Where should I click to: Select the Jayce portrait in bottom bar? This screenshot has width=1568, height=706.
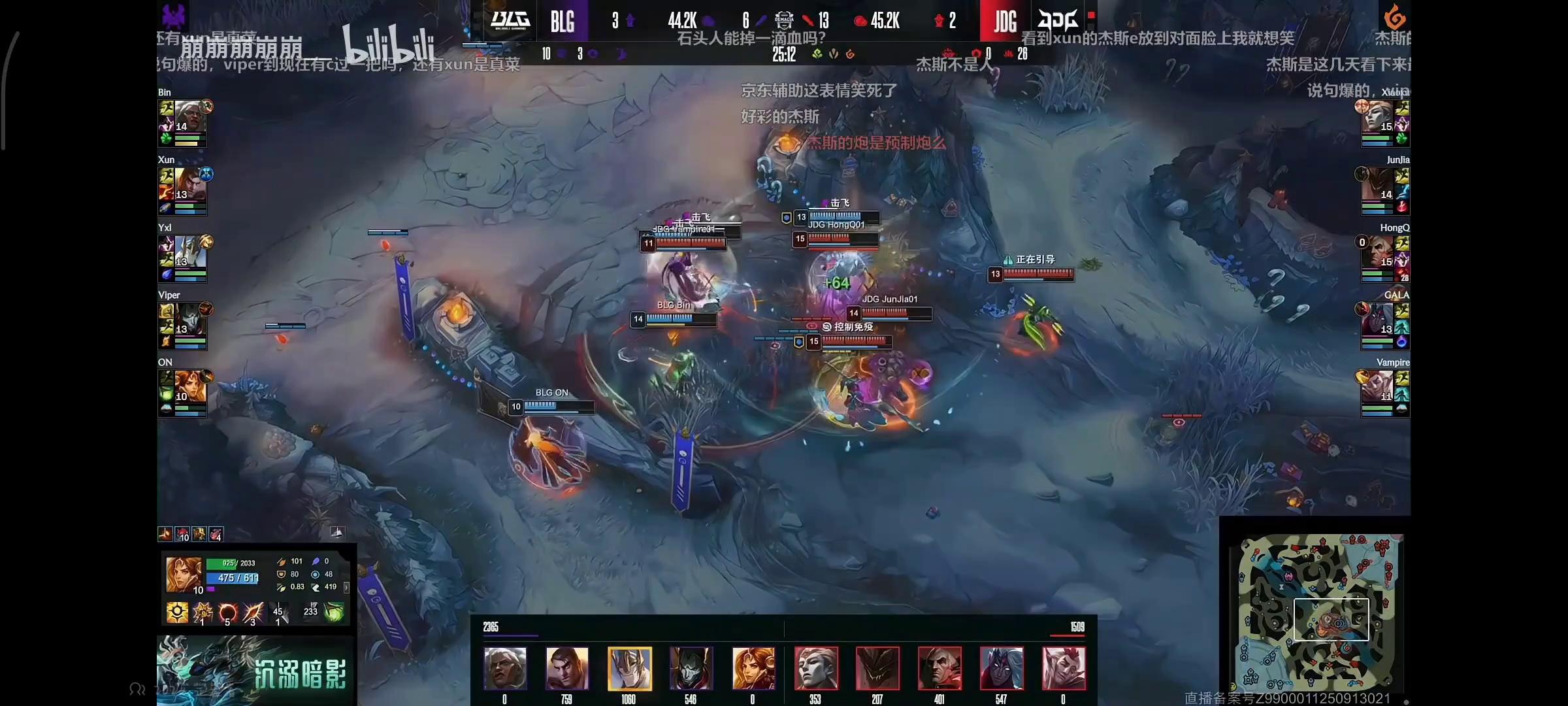567,669
